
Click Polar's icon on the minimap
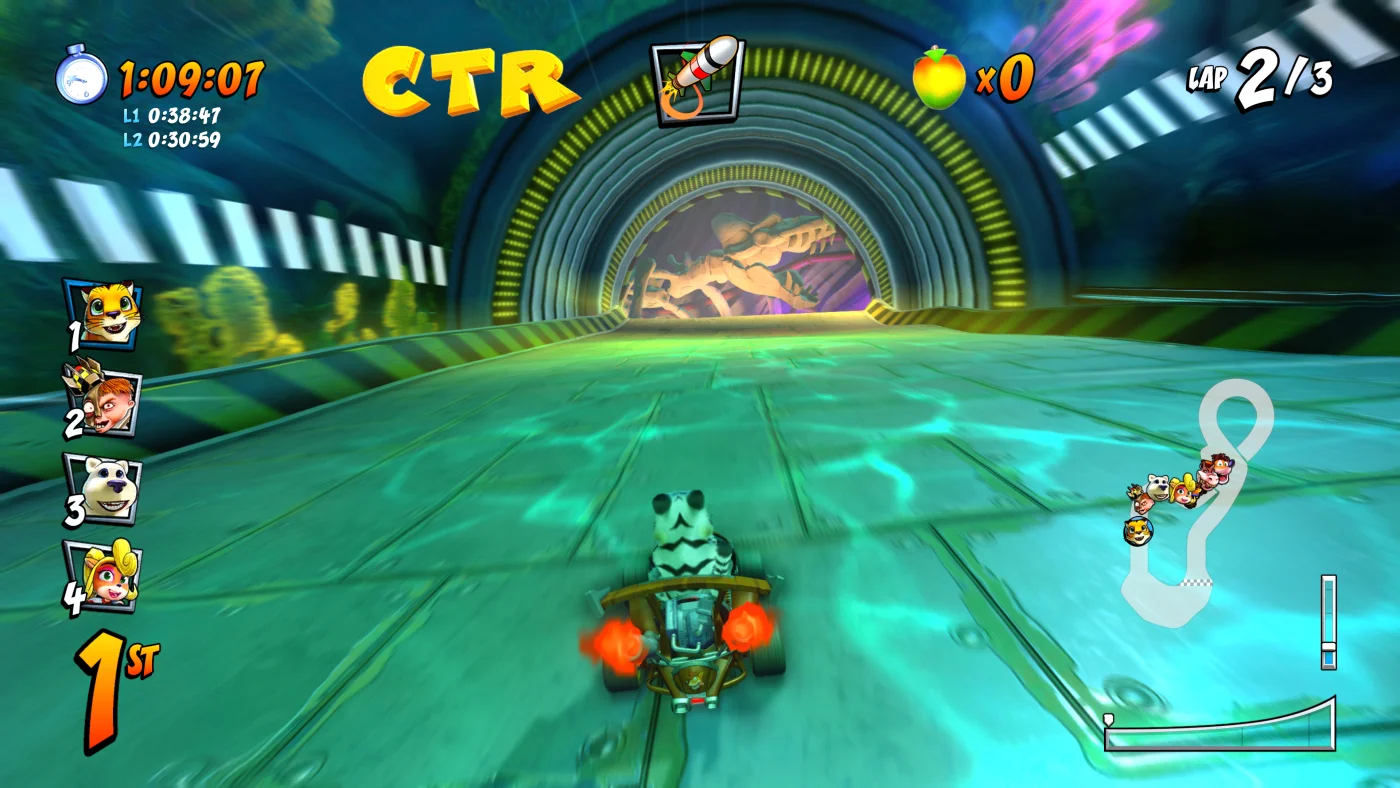(x=1159, y=487)
